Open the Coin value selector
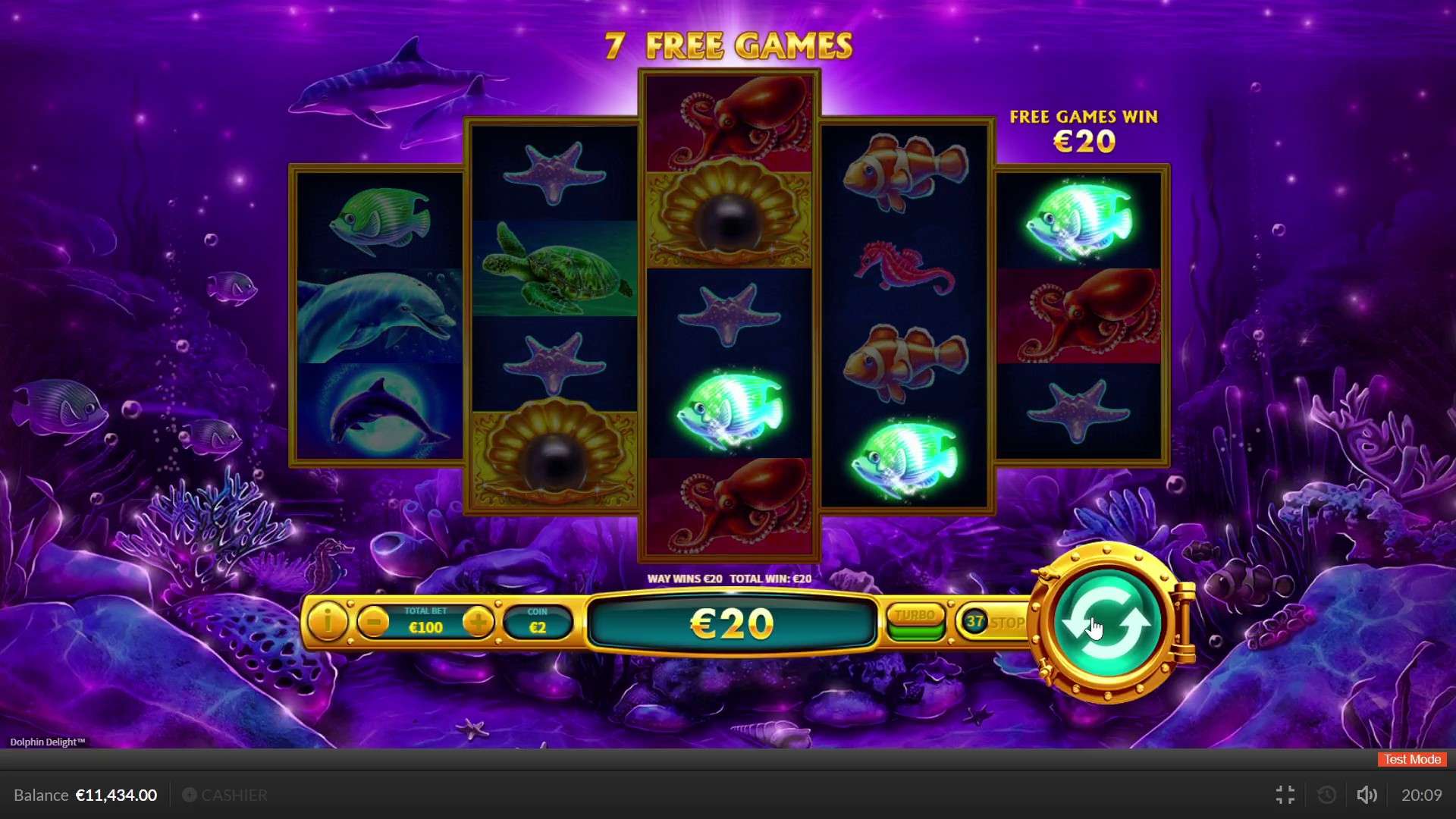Viewport: 1456px width, 819px height. point(538,622)
